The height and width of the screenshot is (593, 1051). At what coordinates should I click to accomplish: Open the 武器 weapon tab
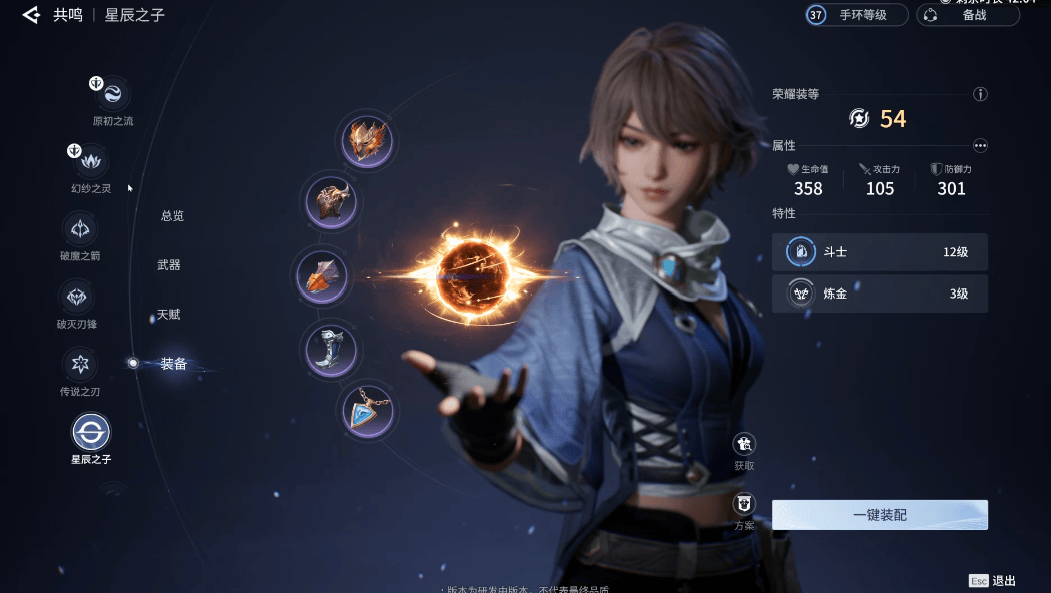point(169,265)
